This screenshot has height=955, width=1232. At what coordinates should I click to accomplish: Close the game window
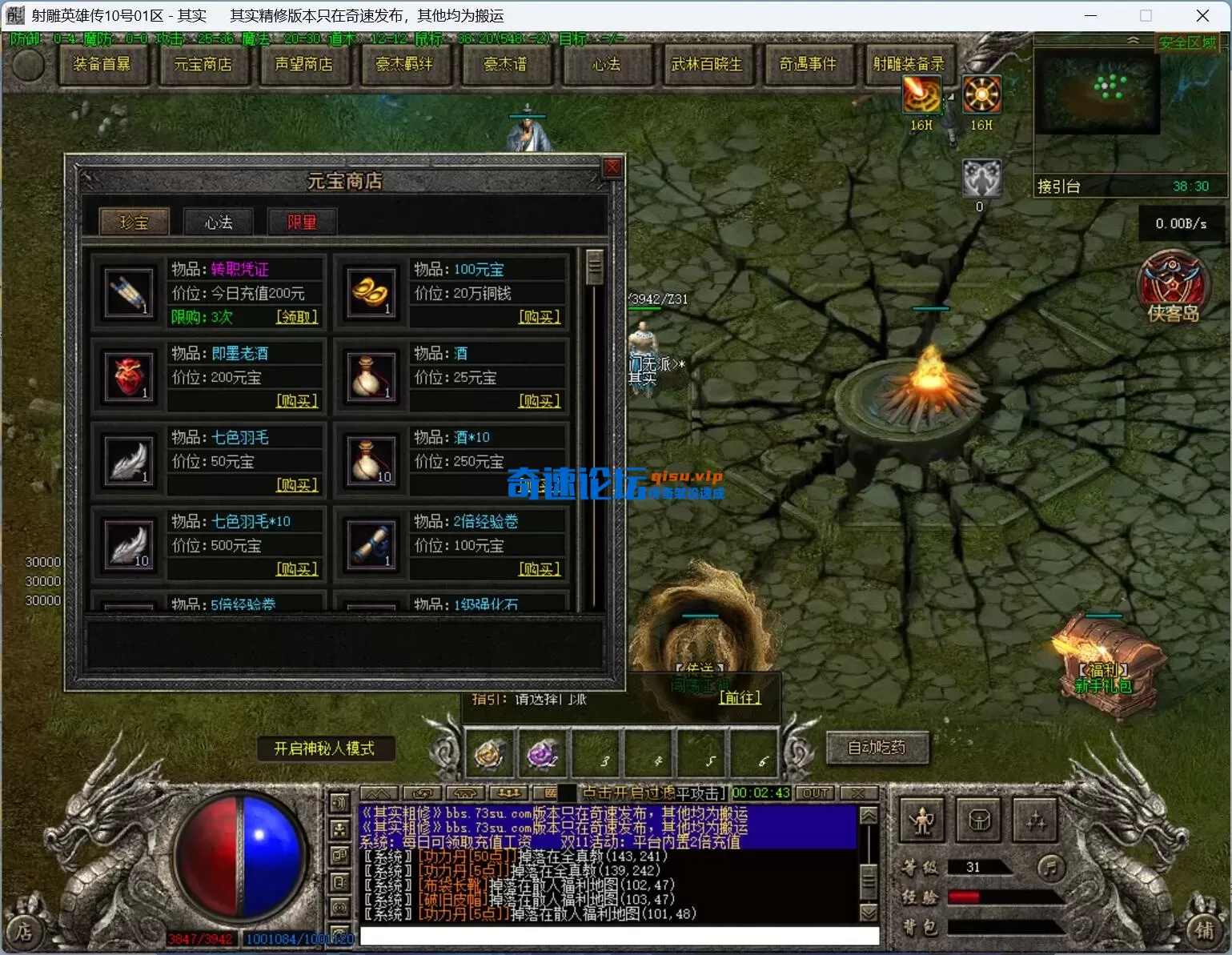1202,15
